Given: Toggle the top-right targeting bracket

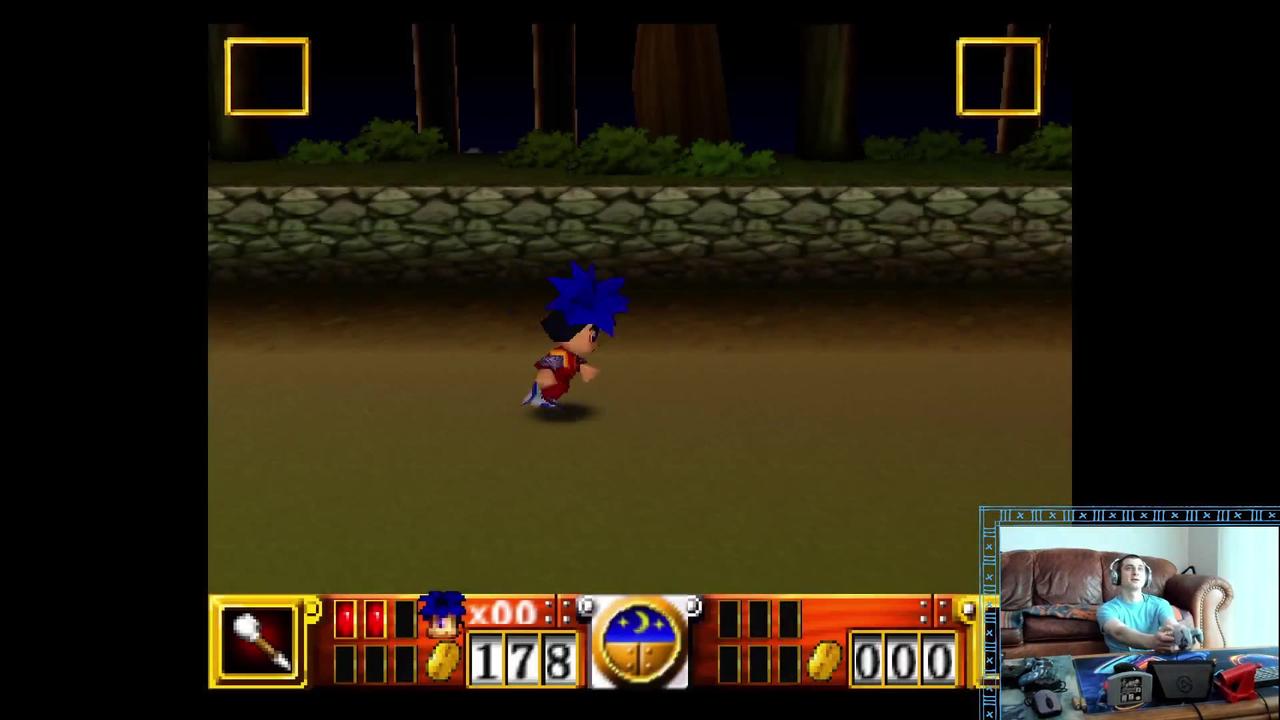Looking at the screenshot, I should pyautogui.click(x=998, y=76).
